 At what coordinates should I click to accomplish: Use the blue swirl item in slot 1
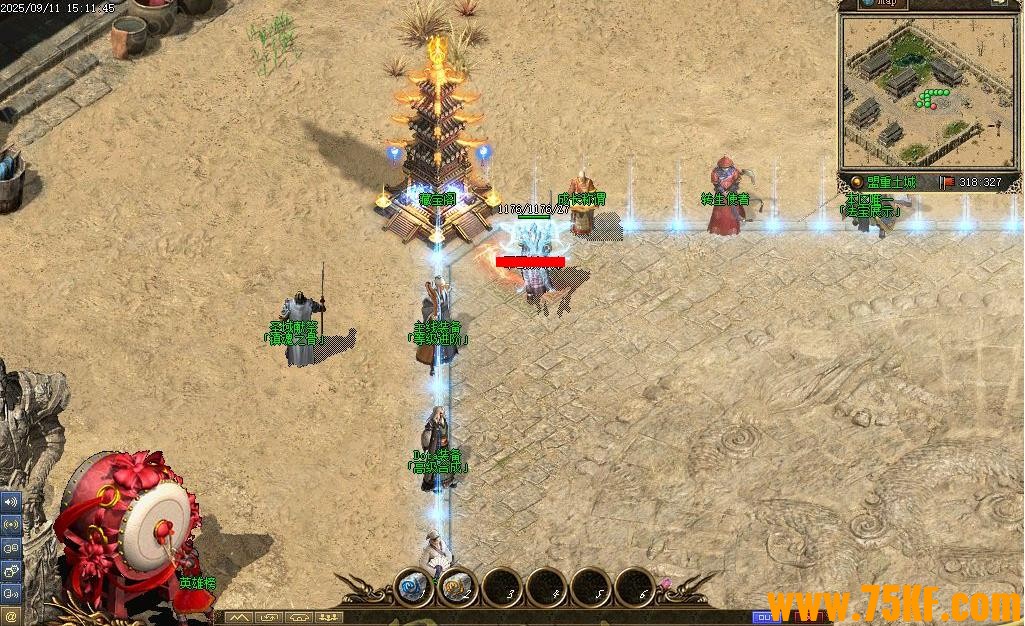tap(412, 587)
